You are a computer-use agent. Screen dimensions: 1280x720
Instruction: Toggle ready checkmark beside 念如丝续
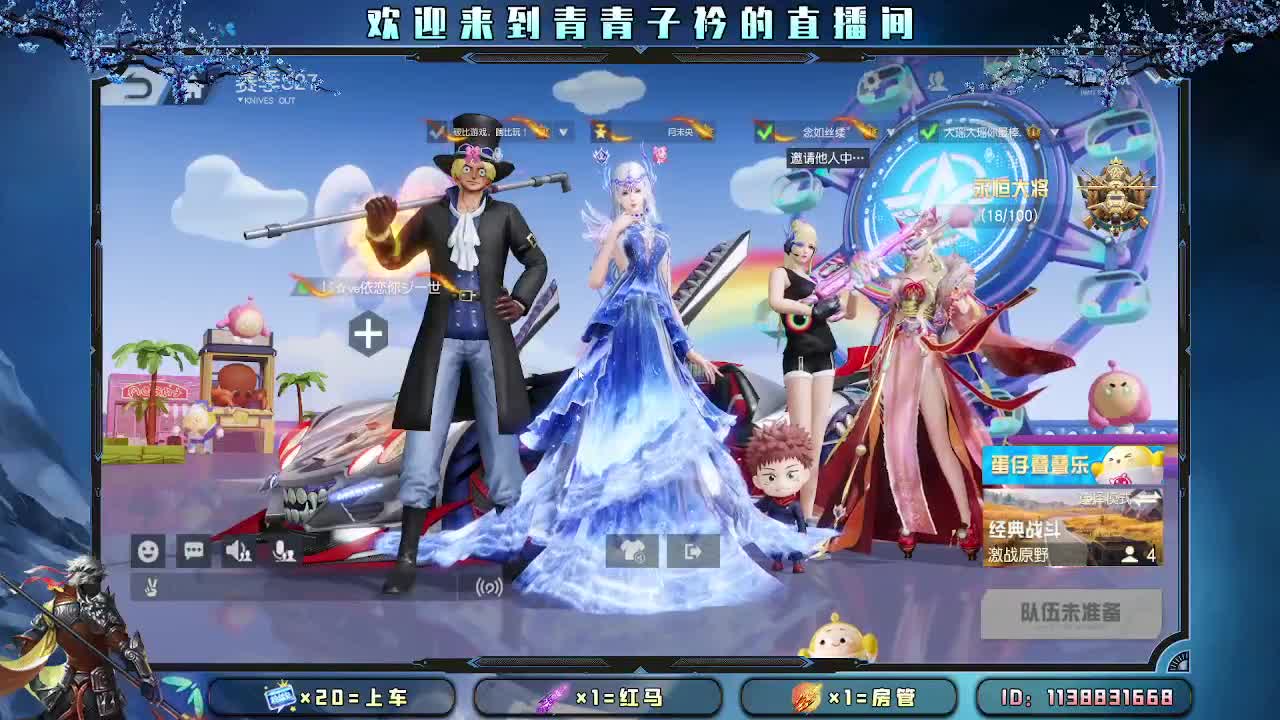pos(766,131)
